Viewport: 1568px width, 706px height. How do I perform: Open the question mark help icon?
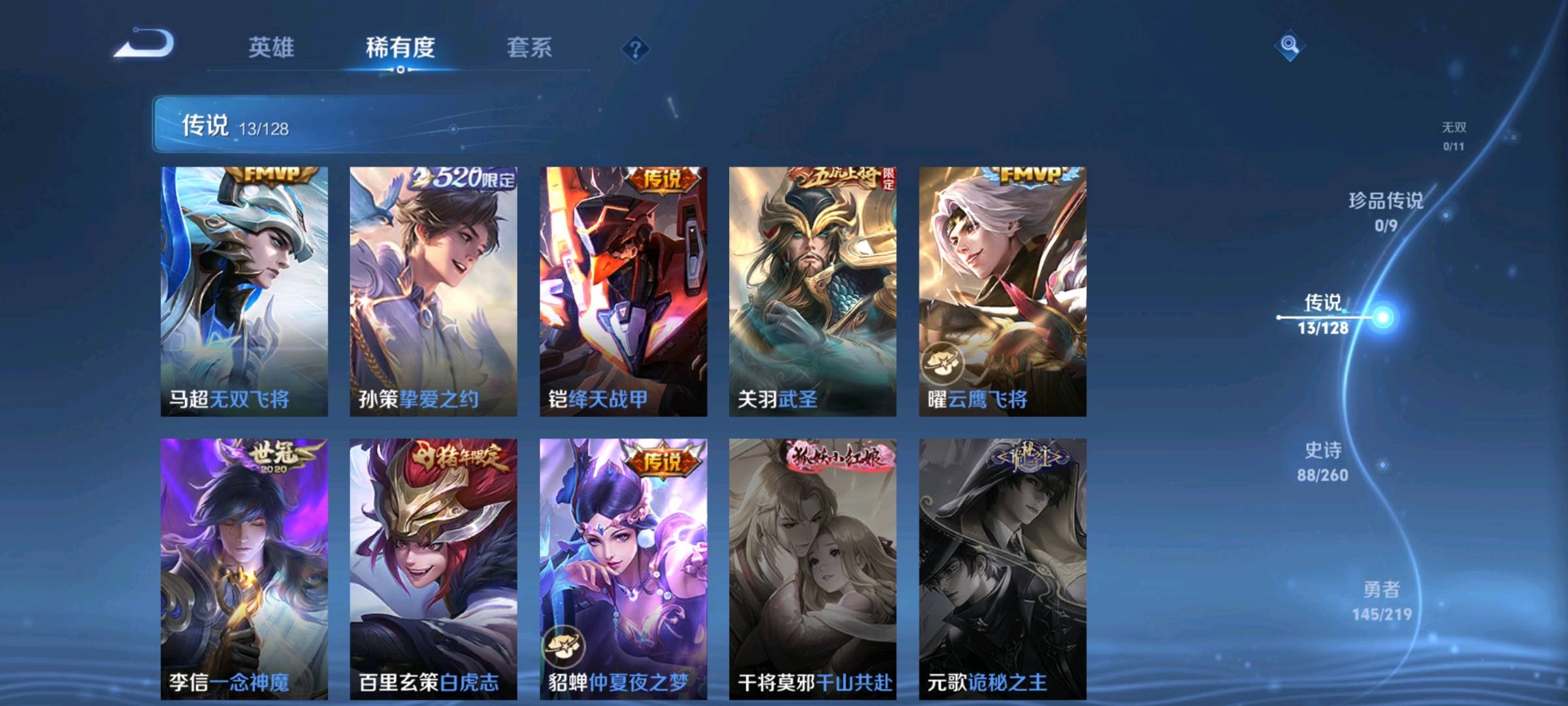[x=635, y=49]
